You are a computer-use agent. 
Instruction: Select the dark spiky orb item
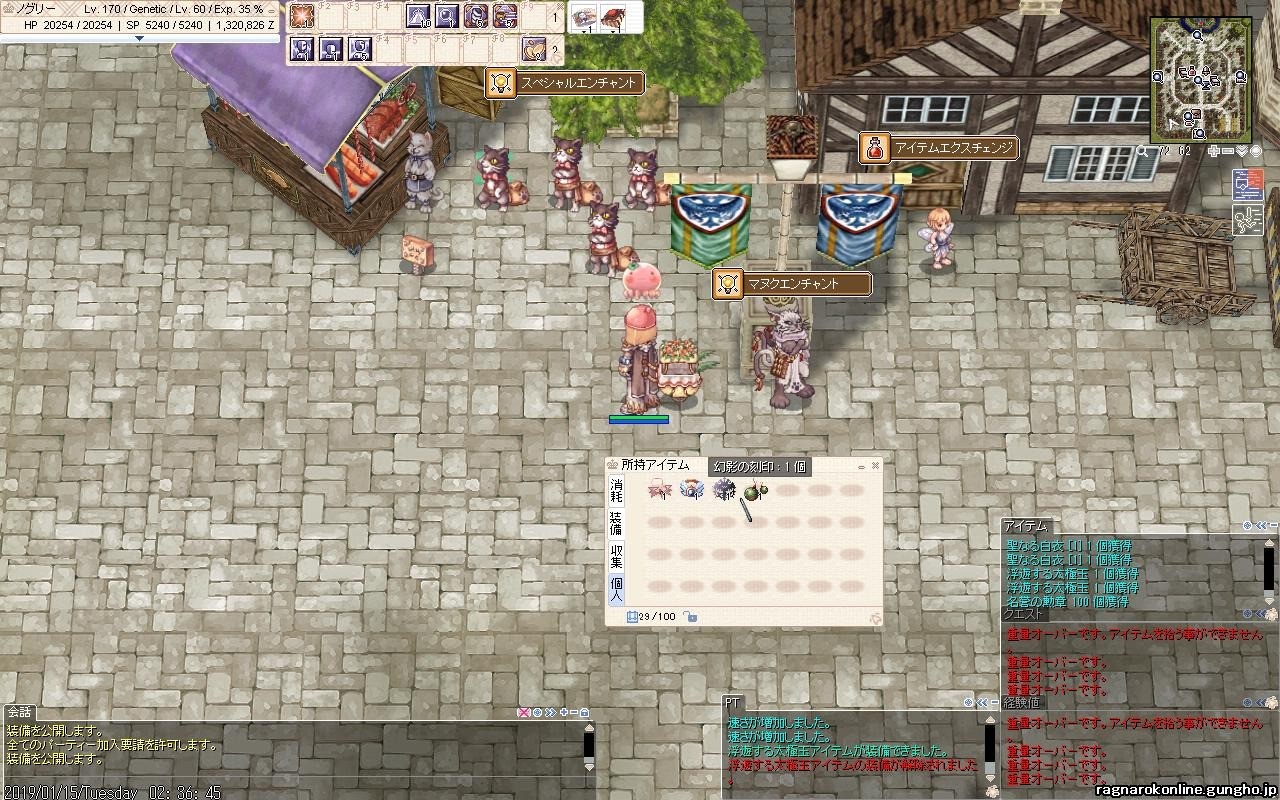click(723, 490)
